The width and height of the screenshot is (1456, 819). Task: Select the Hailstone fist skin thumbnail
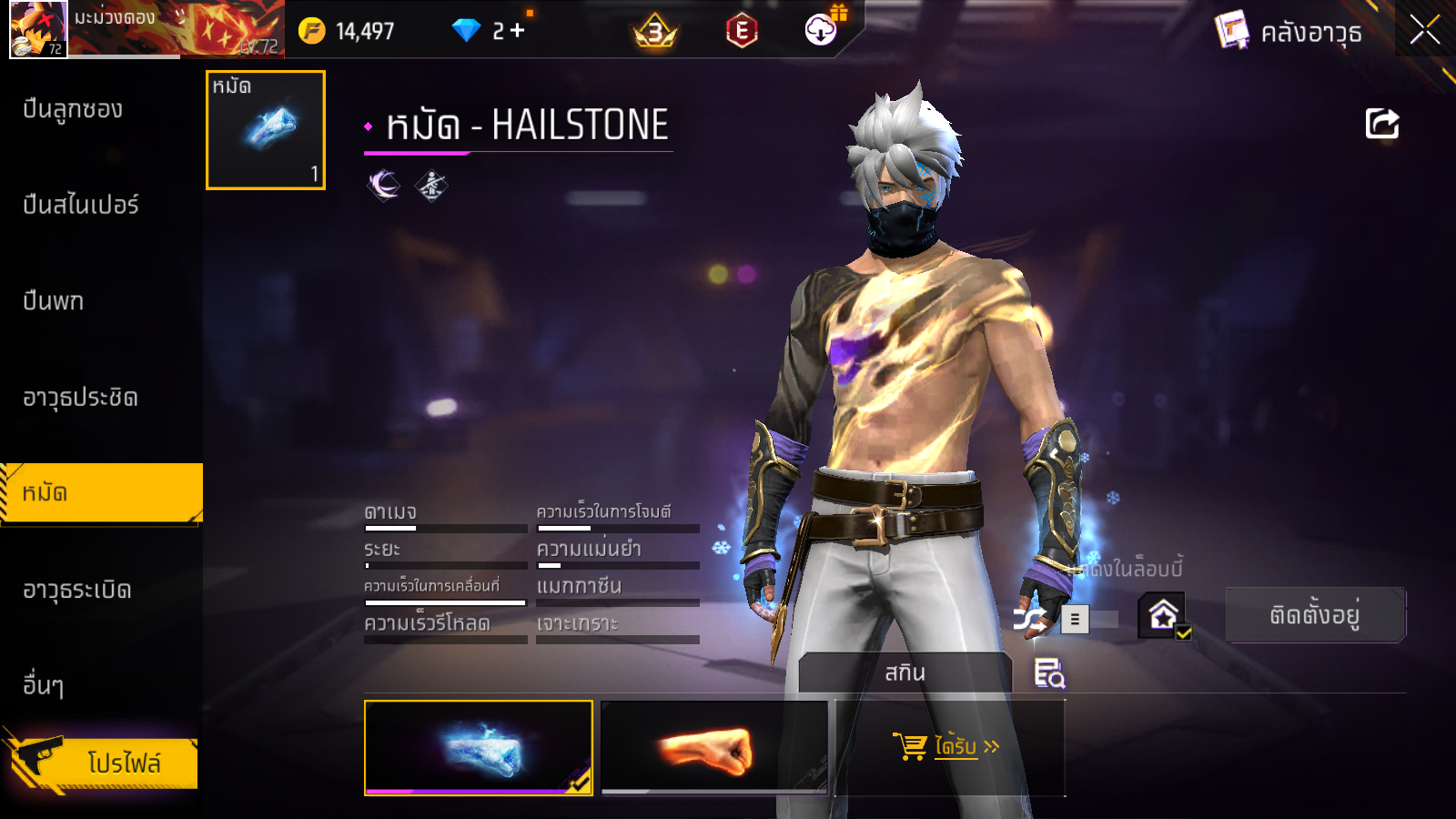478,748
